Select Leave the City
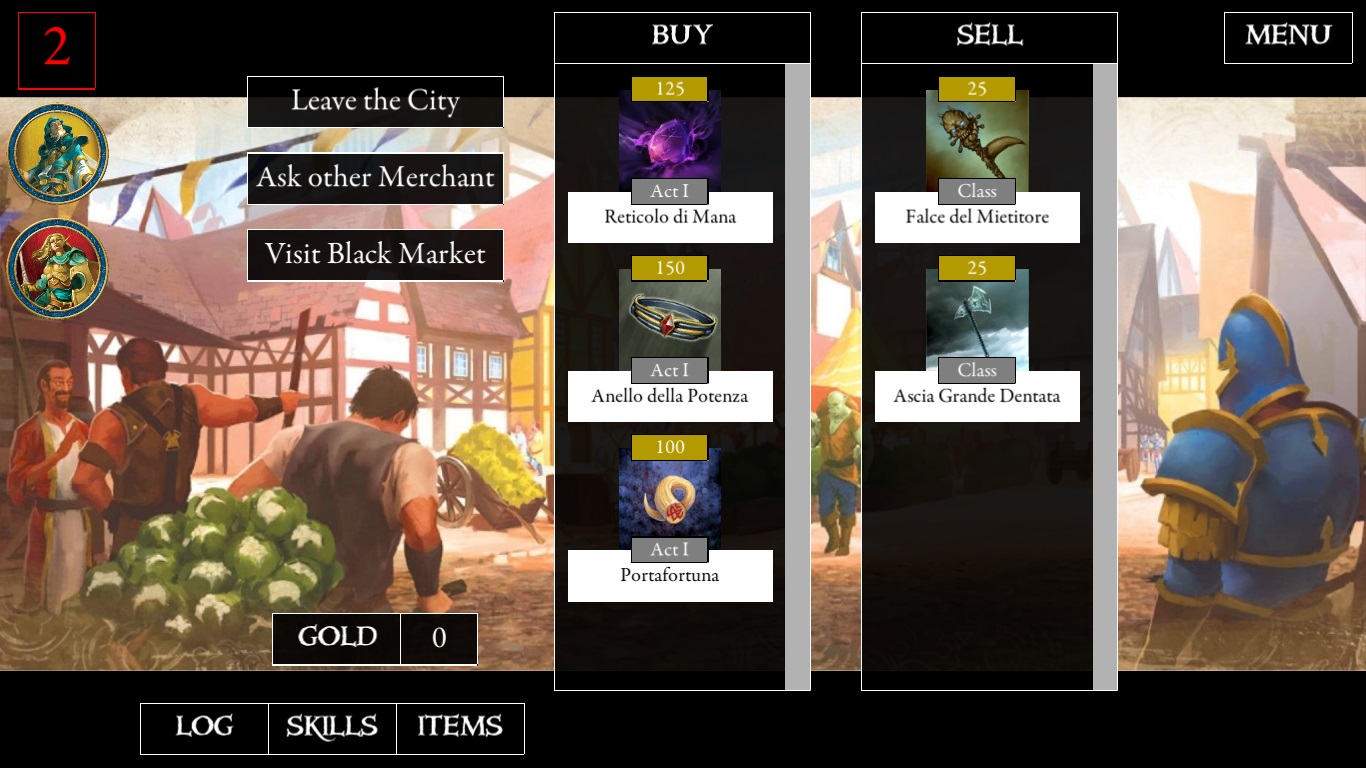 [x=374, y=101]
